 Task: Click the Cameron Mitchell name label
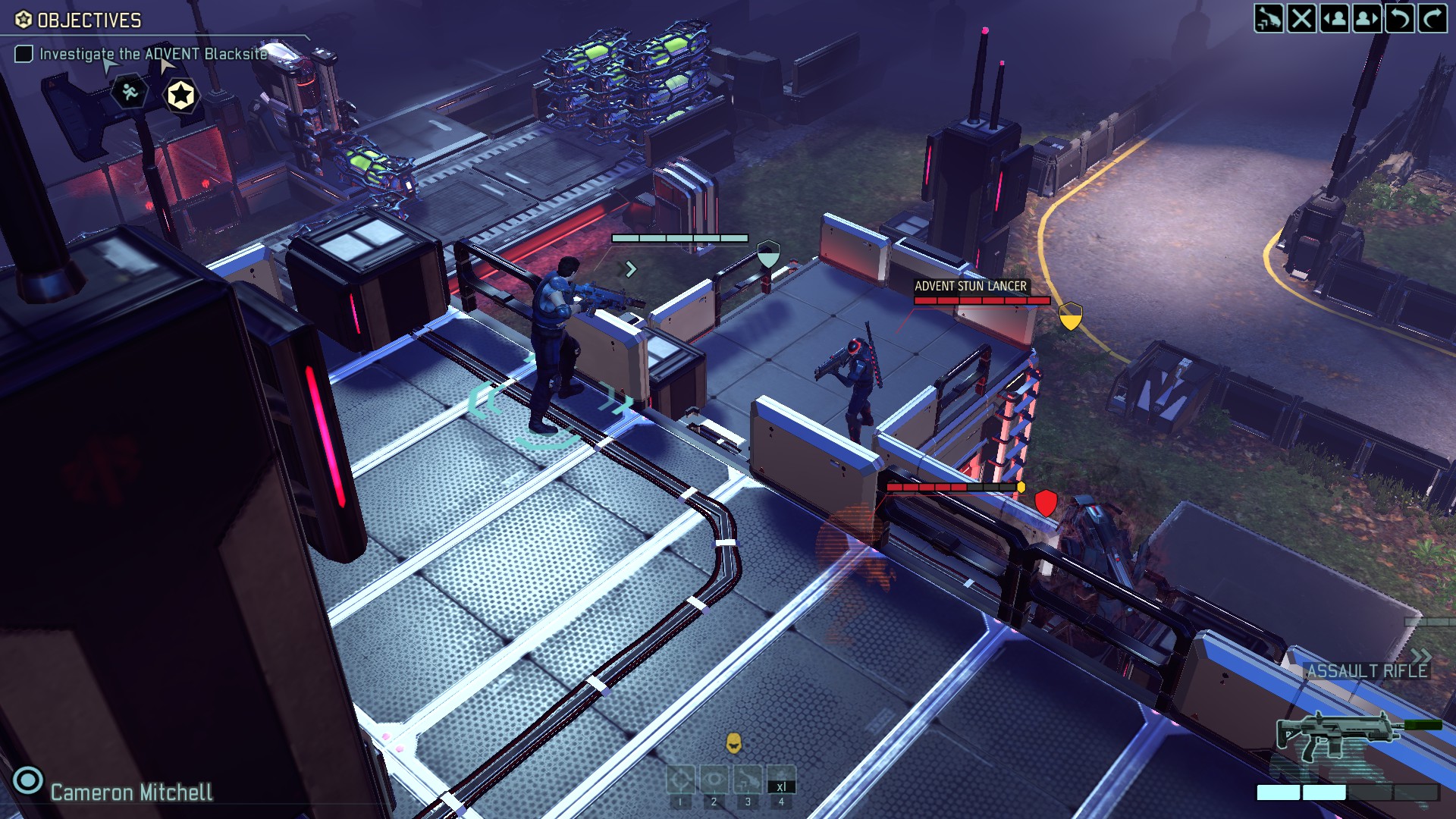[x=130, y=792]
